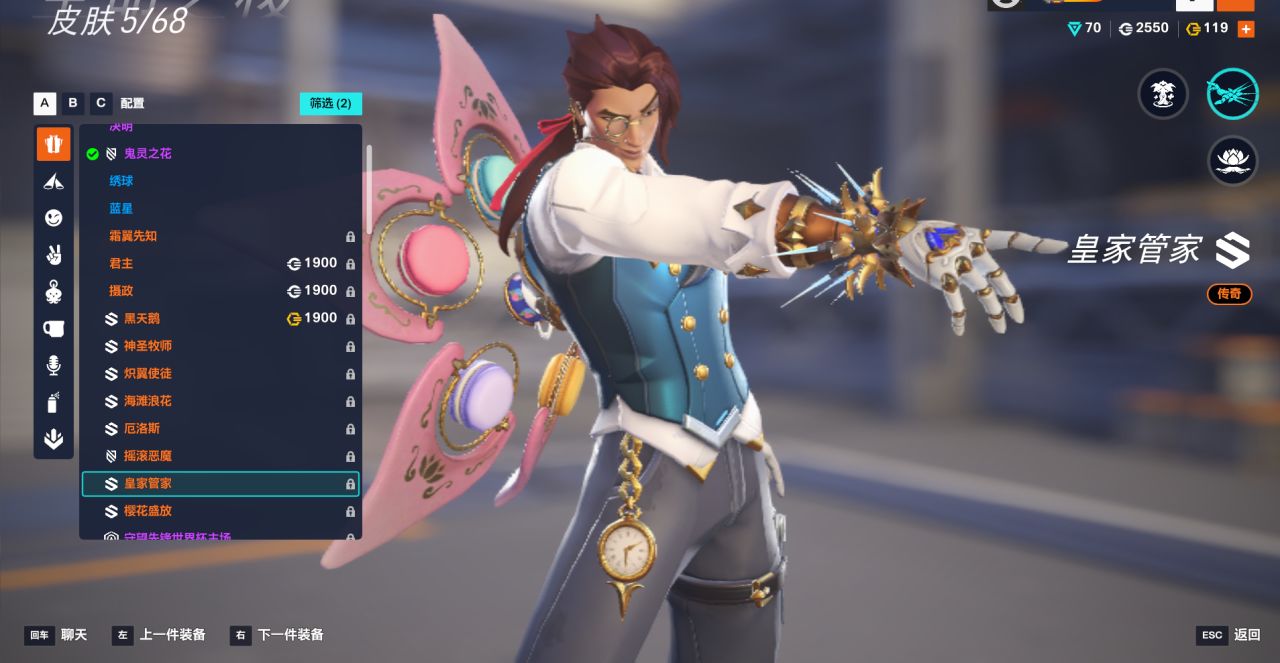Select the 霜翼先知 skin row
1280x663 pixels.
[x=133, y=236]
